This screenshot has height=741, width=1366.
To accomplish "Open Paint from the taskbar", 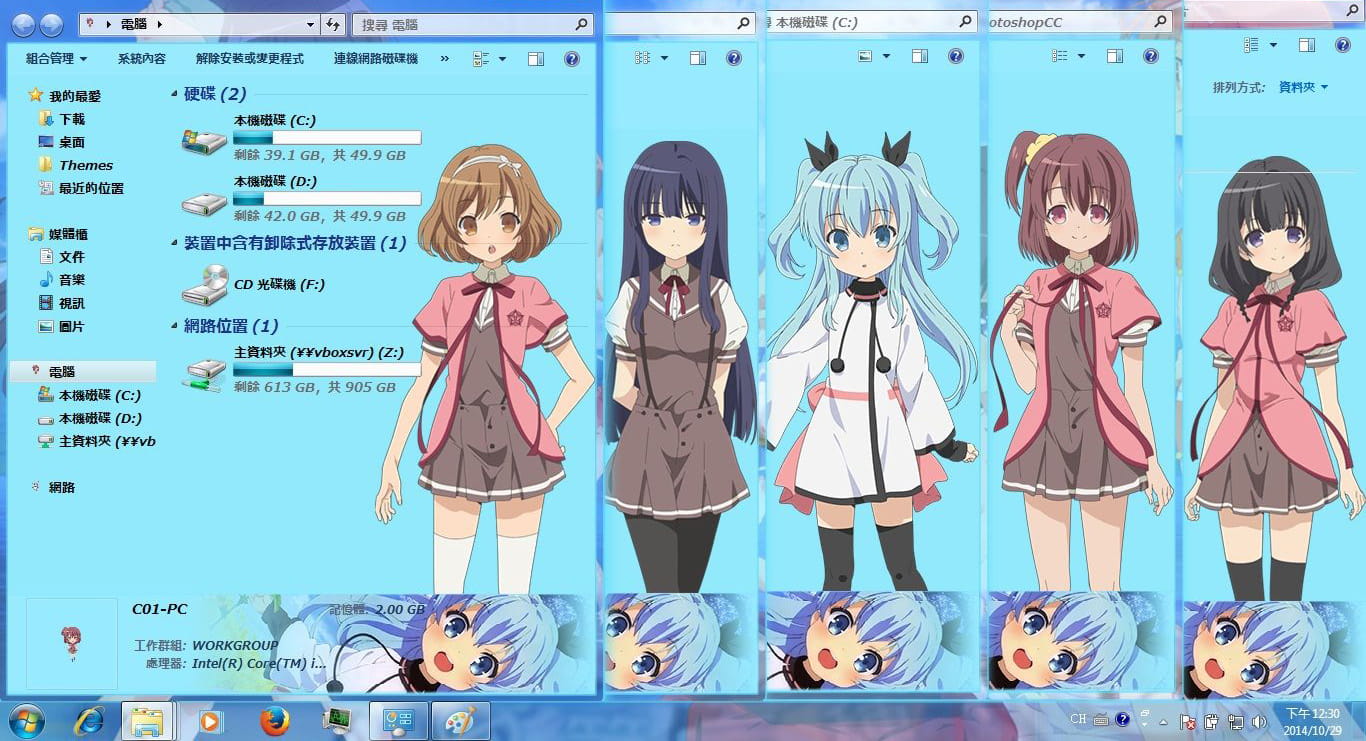I will (460, 719).
